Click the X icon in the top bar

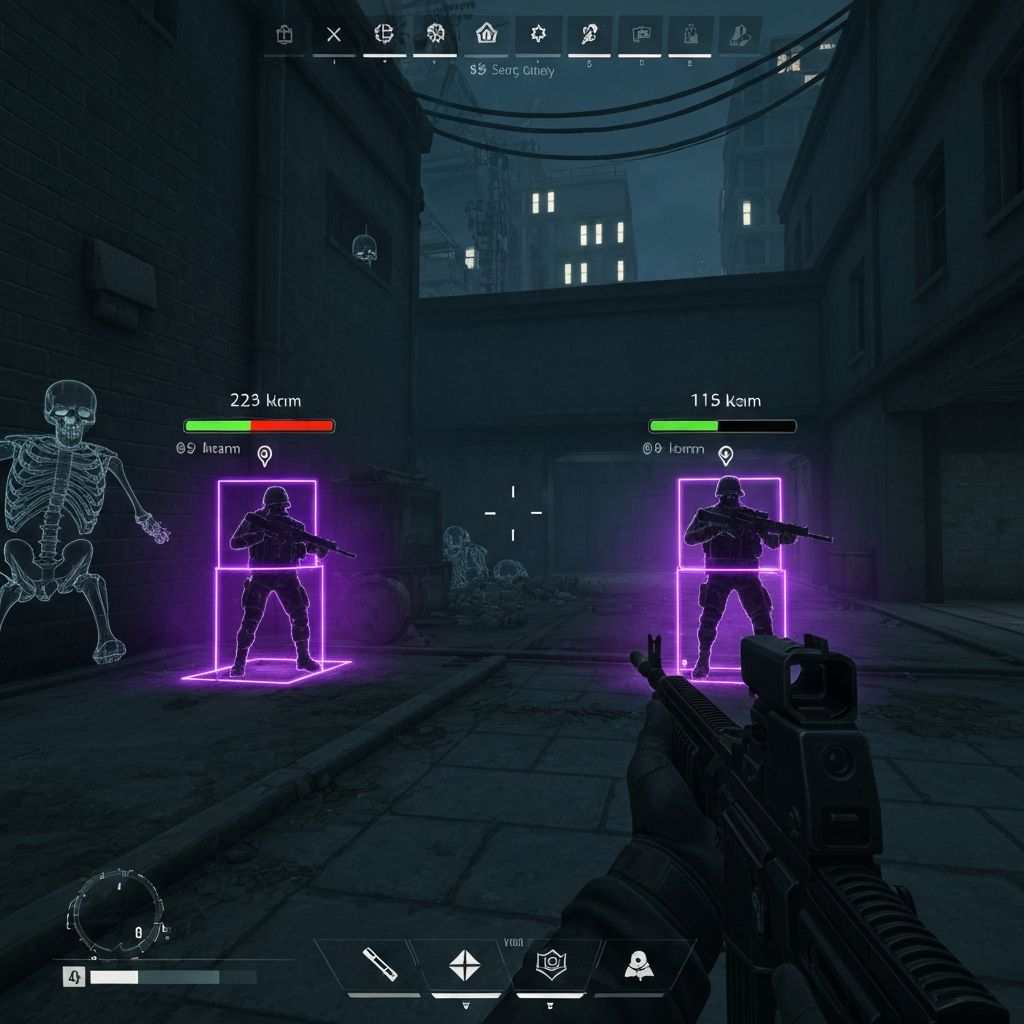click(334, 35)
